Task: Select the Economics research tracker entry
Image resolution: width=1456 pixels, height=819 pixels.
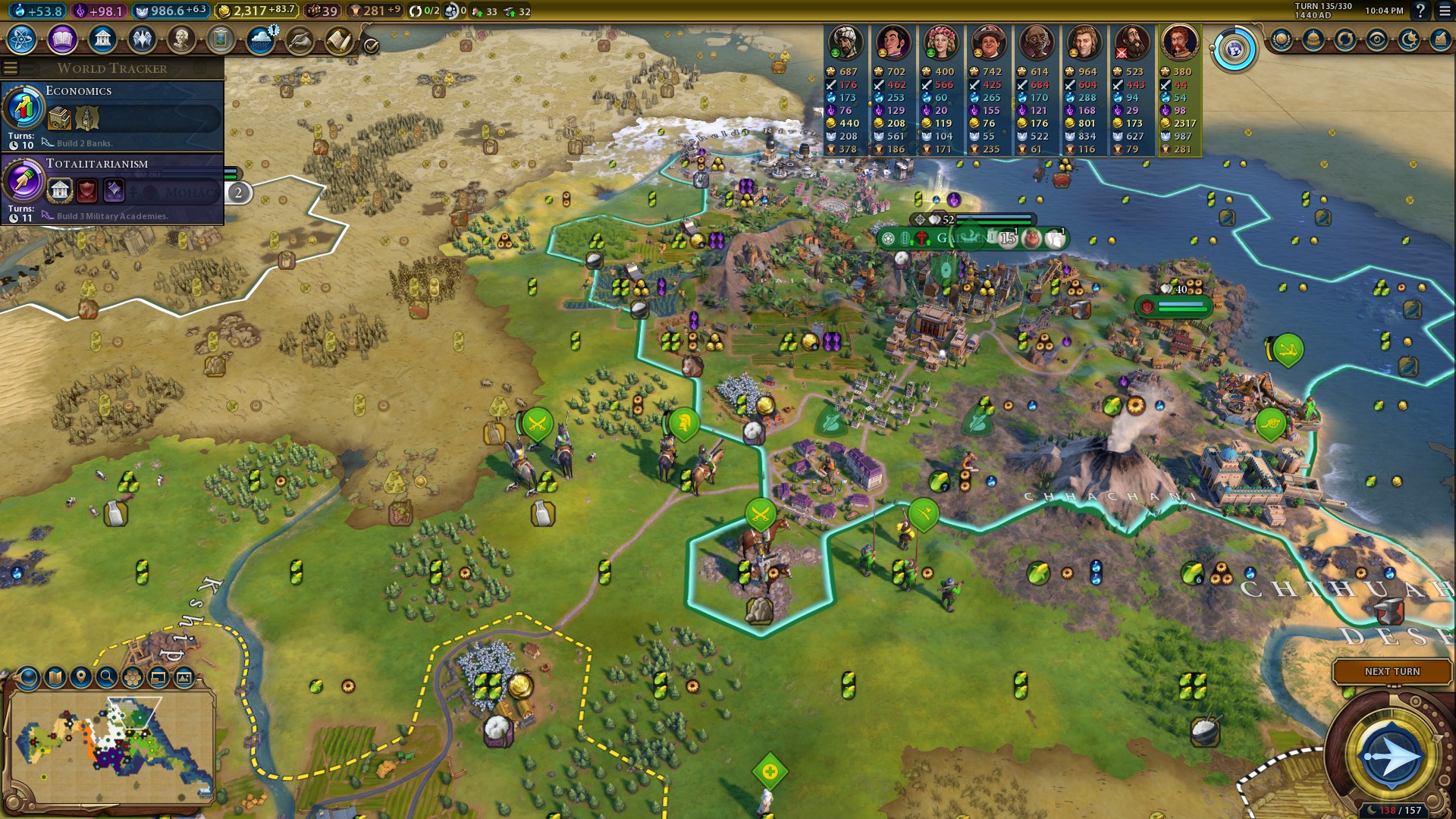Action: (x=112, y=116)
